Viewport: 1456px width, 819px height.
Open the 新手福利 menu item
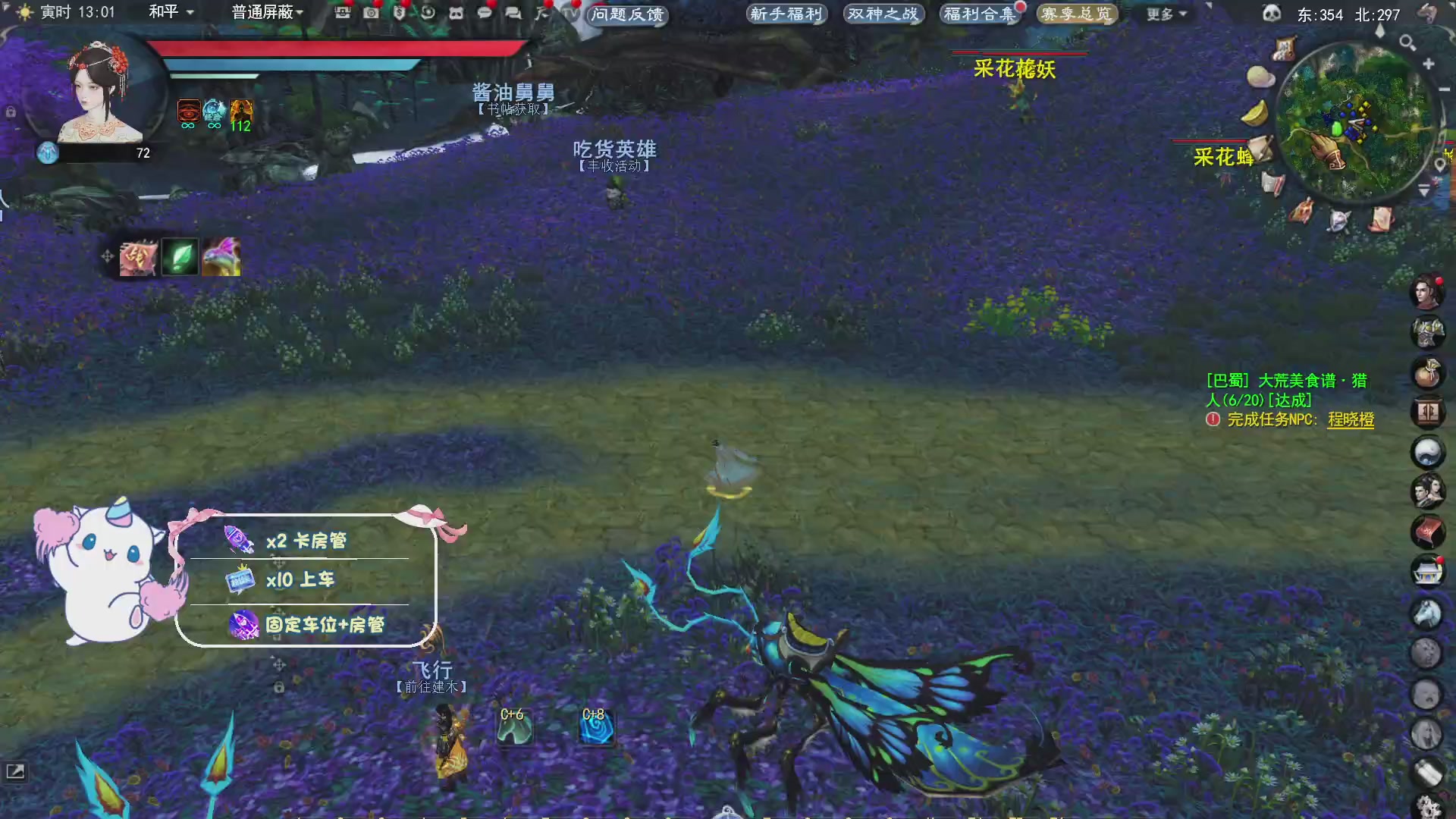click(x=786, y=14)
